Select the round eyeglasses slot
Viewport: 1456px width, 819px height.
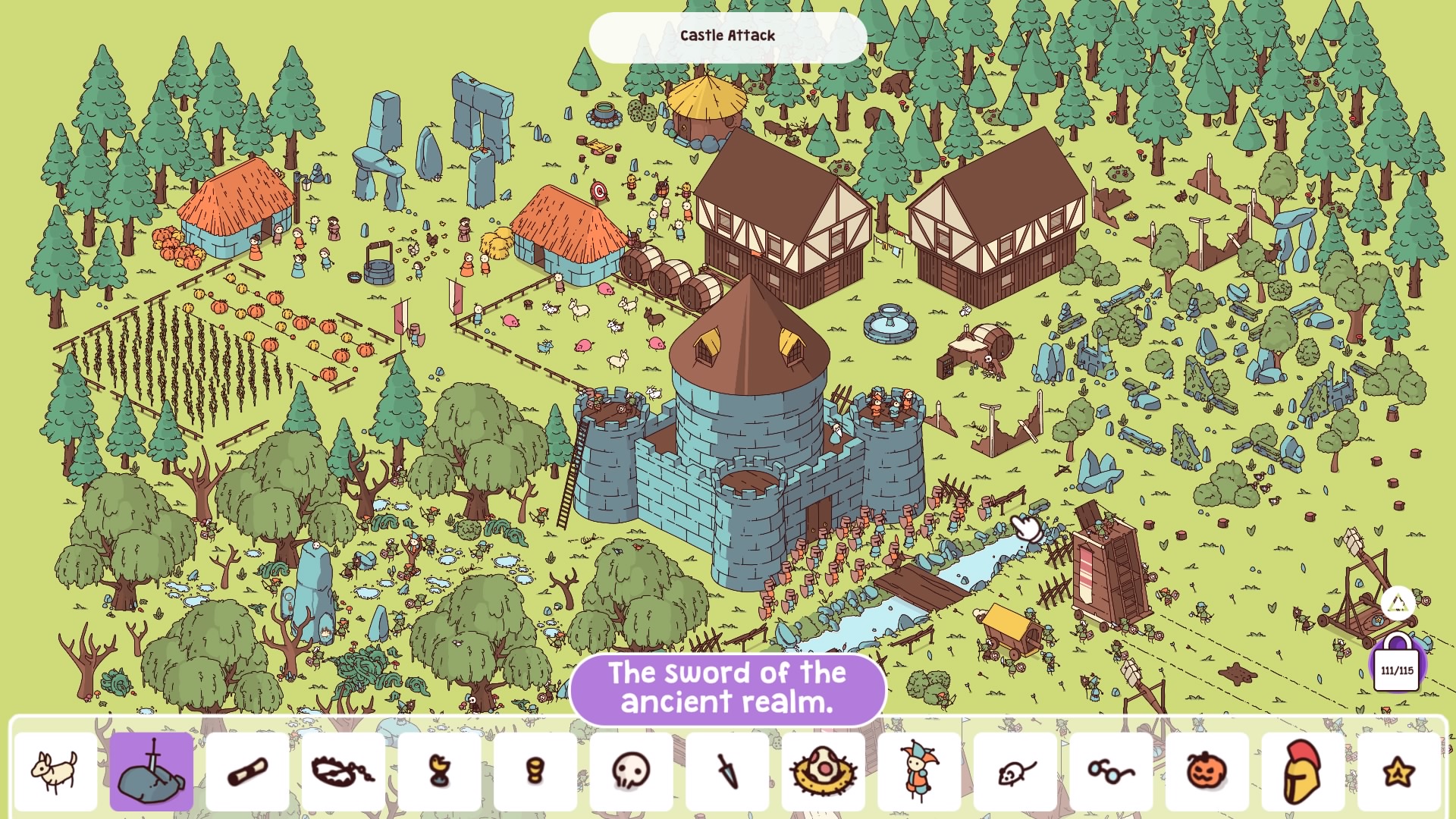click(x=1111, y=771)
